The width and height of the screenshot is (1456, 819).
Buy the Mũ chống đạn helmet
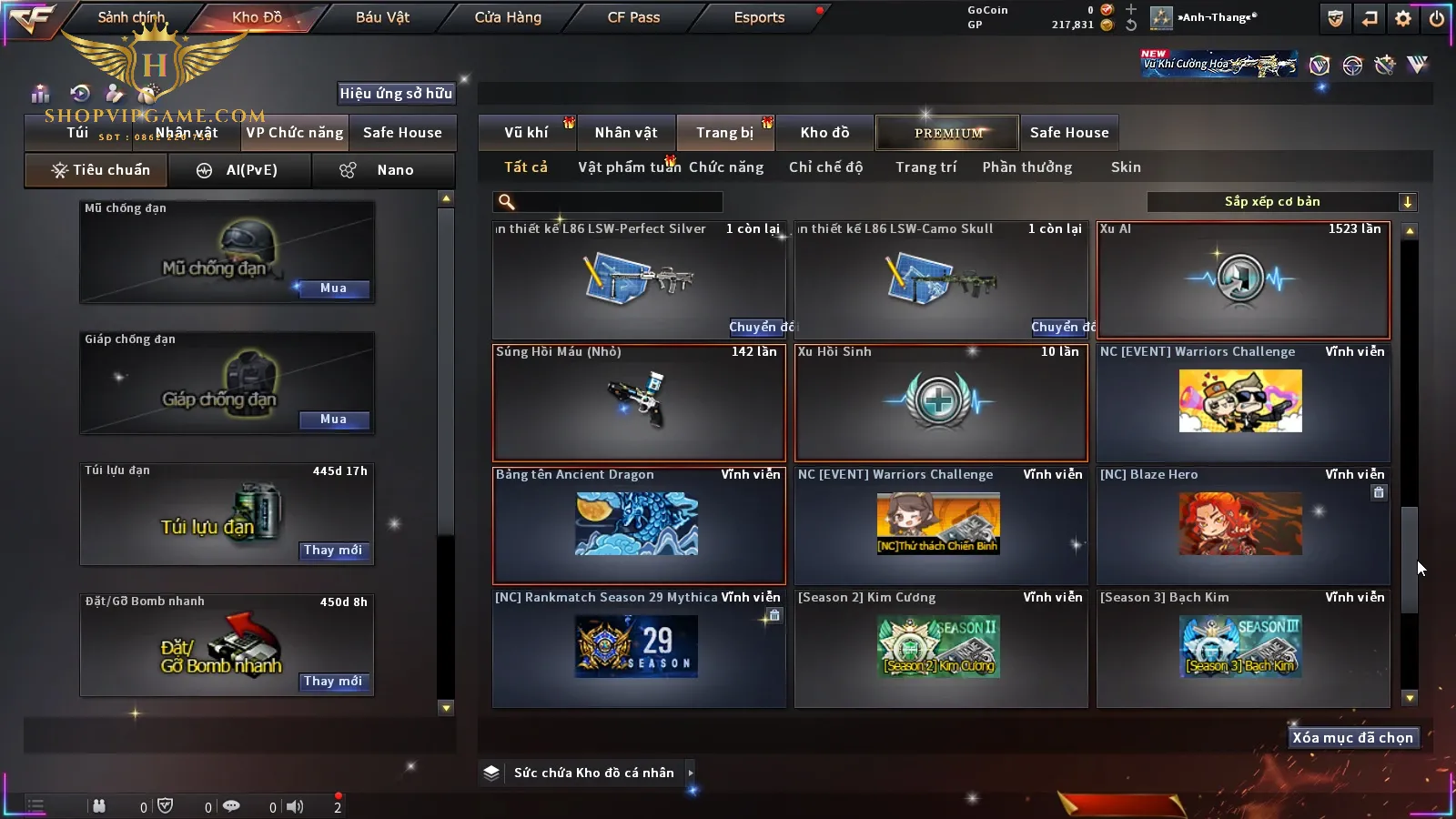click(x=333, y=288)
